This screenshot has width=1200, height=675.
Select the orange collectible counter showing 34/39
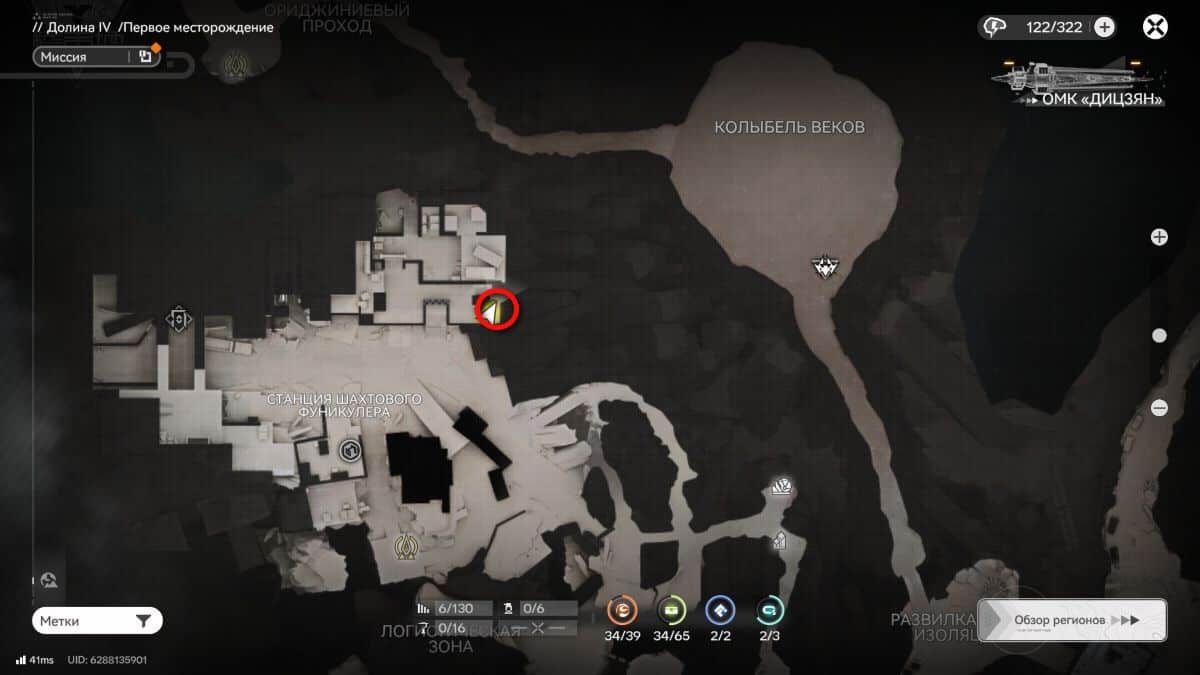point(623,610)
